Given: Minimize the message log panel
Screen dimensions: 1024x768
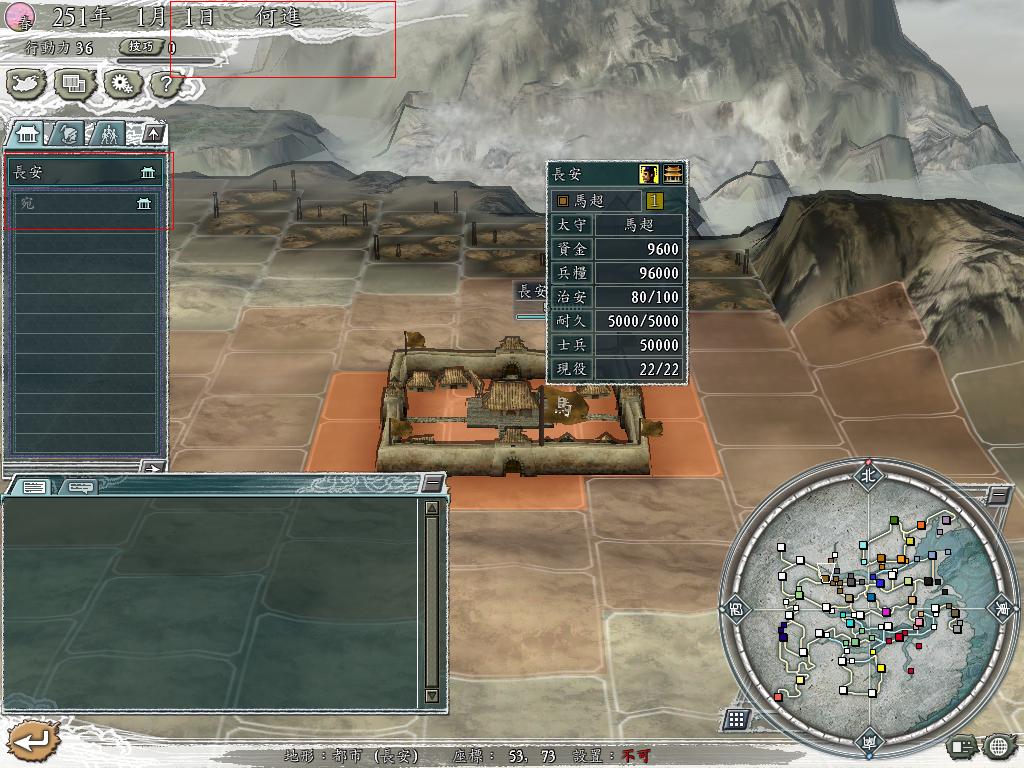Looking at the screenshot, I should (x=431, y=484).
